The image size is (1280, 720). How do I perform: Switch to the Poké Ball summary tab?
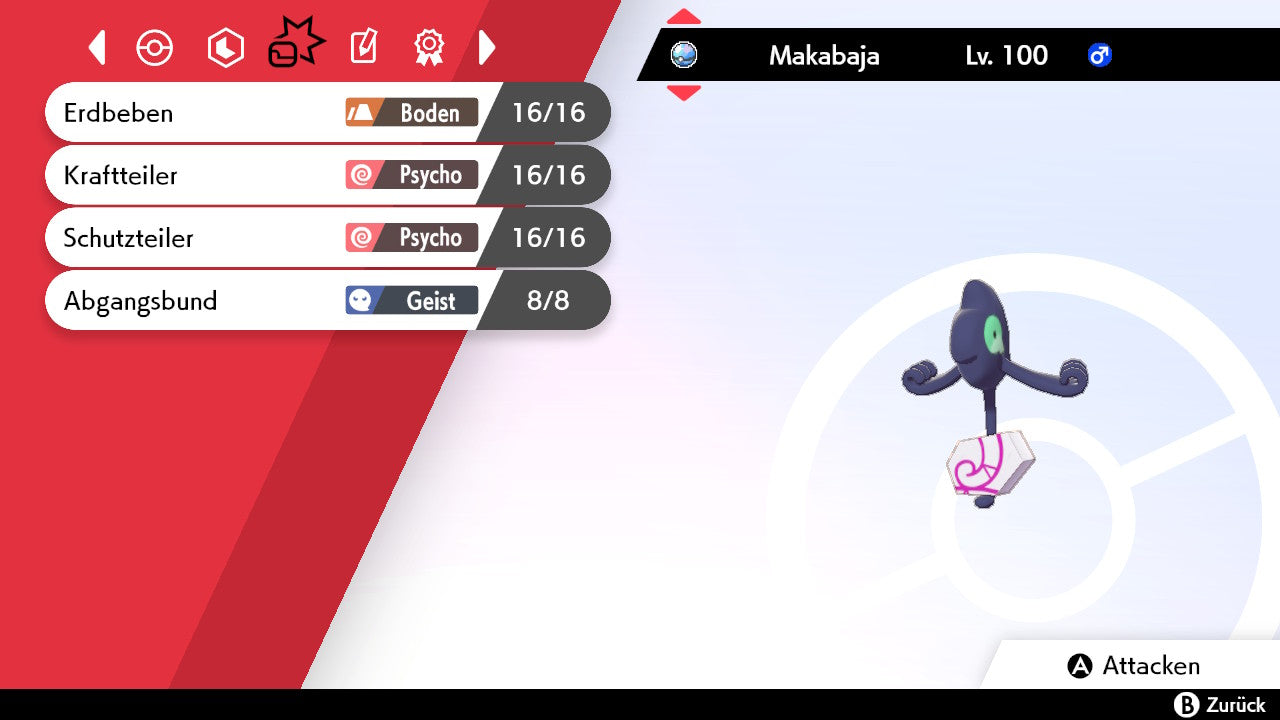coord(155,48)
